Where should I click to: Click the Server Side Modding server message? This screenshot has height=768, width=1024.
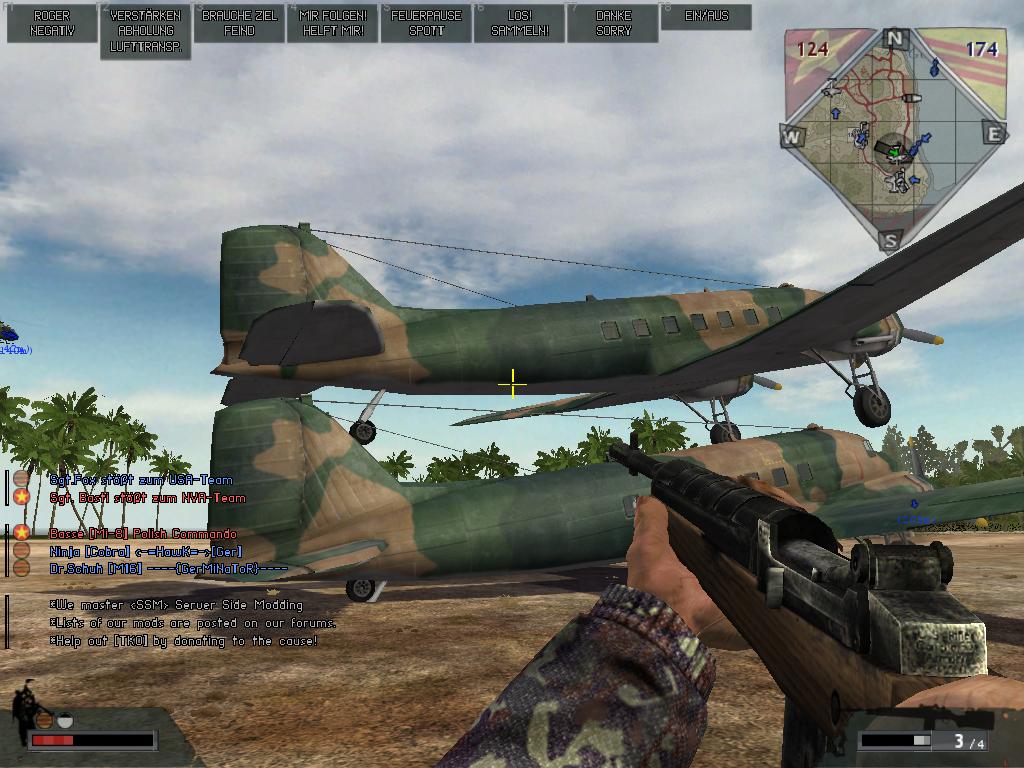point(176,605)
